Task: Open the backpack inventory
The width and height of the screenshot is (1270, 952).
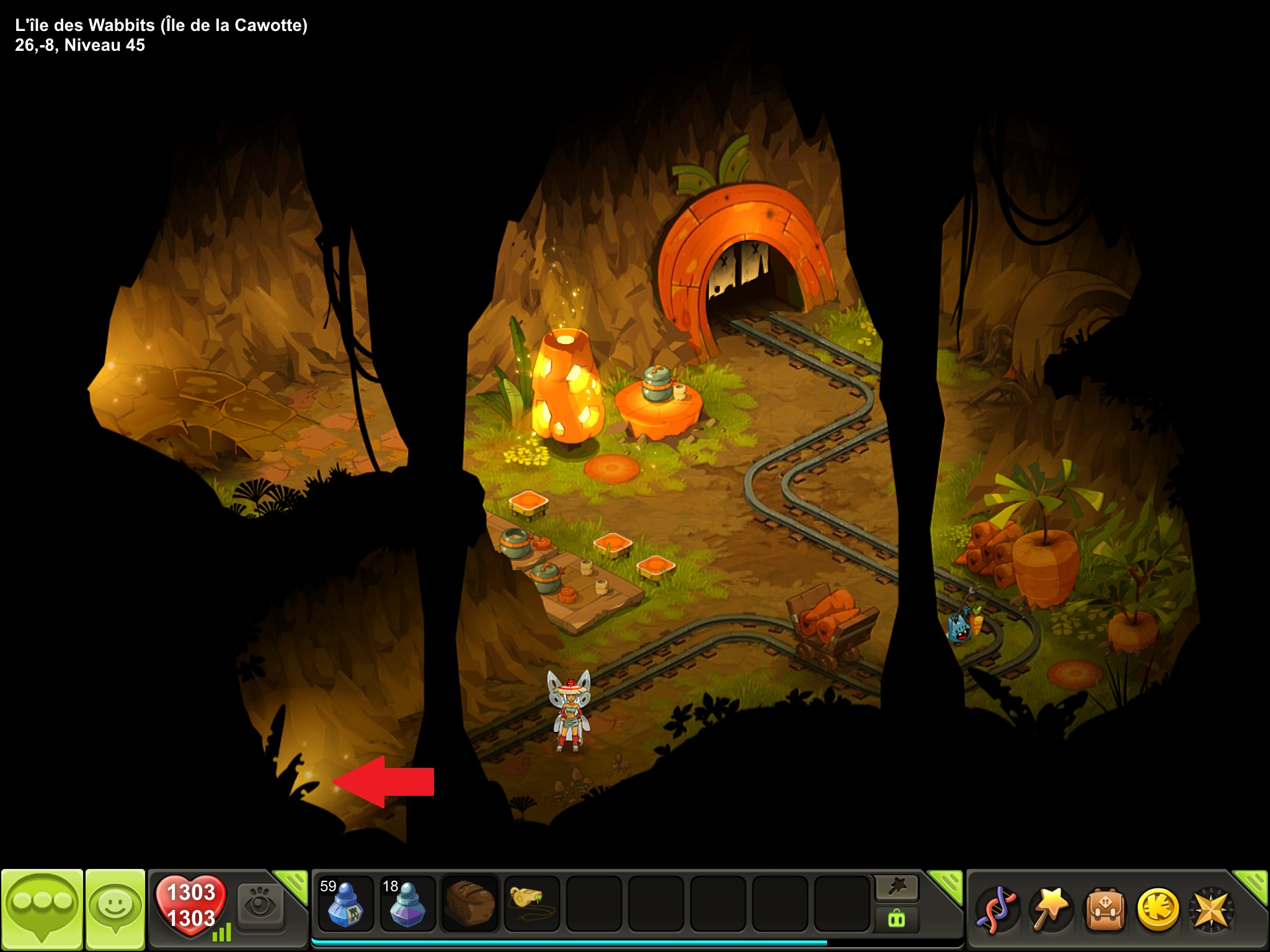Action: (1104, 910)
